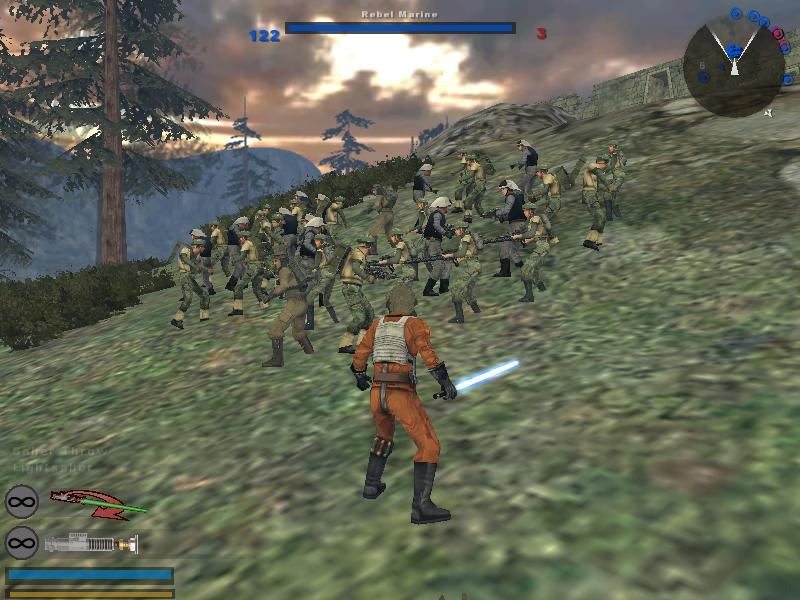Select the Saber Throw weapon icon
The image size is (800, 600).
[96, 502]
